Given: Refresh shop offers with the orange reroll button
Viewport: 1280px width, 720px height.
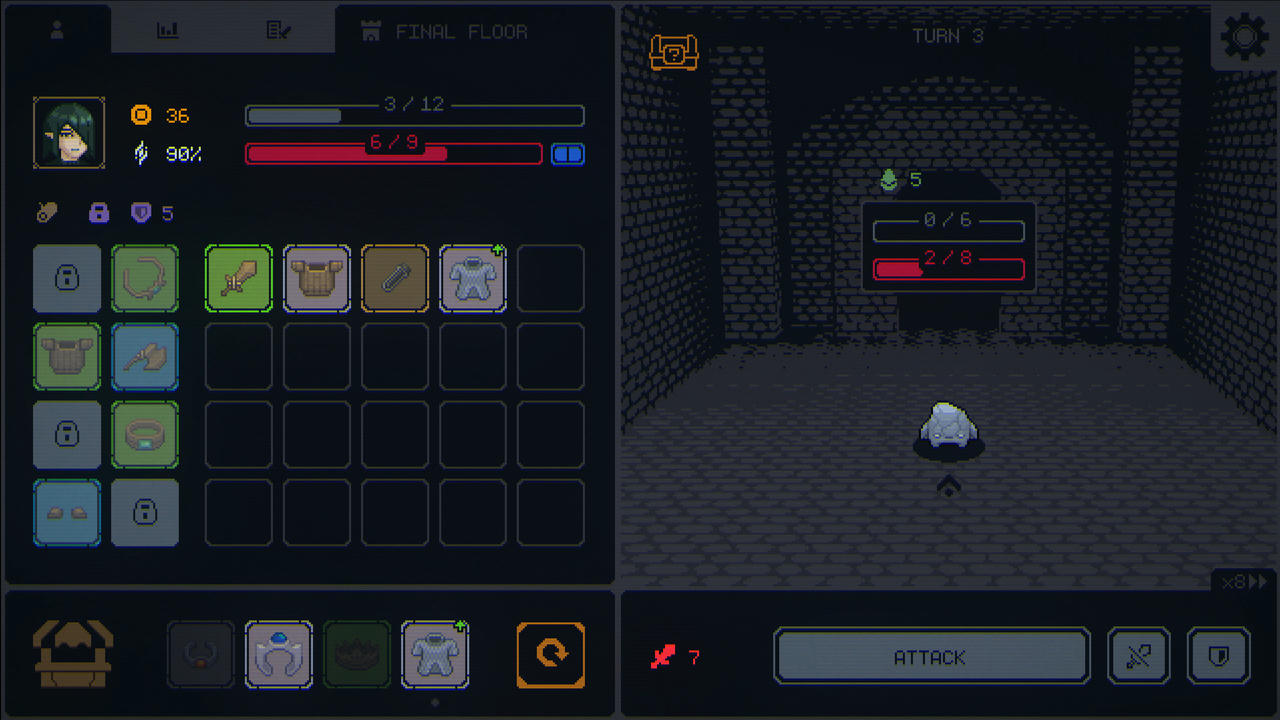Looking at the screenshot, I should pos(551,655).
